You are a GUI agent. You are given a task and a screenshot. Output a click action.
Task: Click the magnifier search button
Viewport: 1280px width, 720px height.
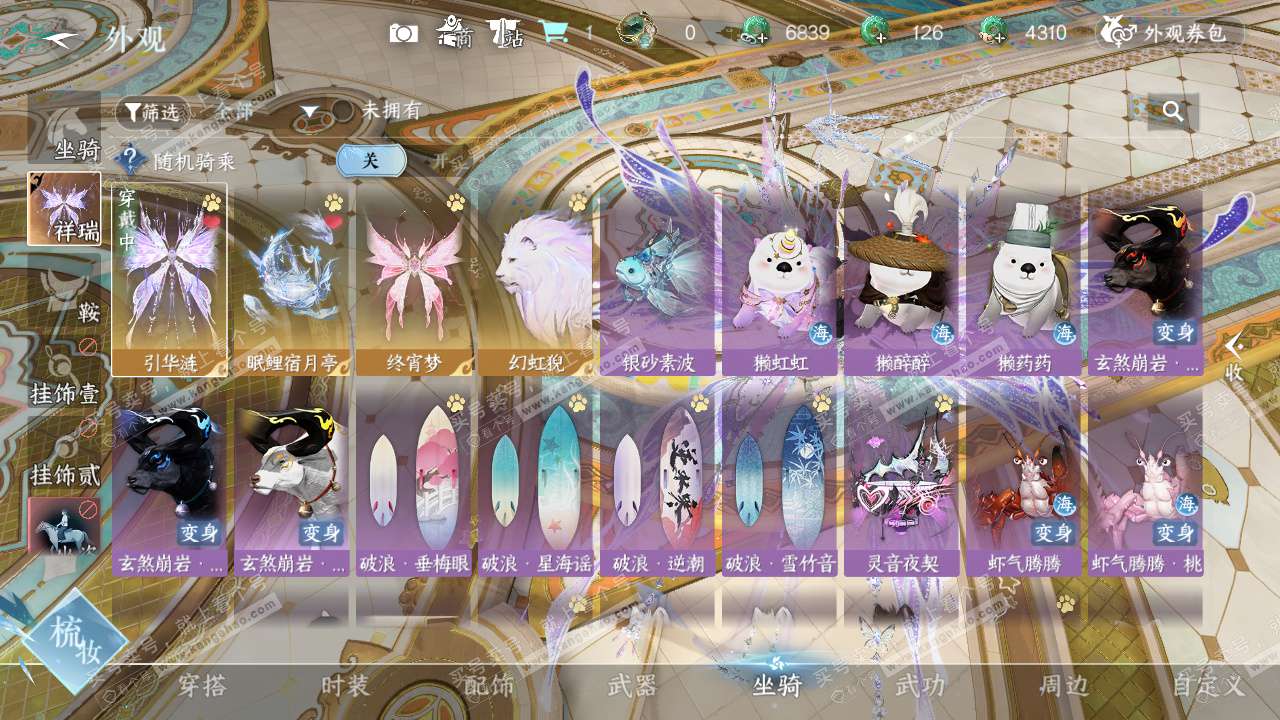tap(1173, 111)
